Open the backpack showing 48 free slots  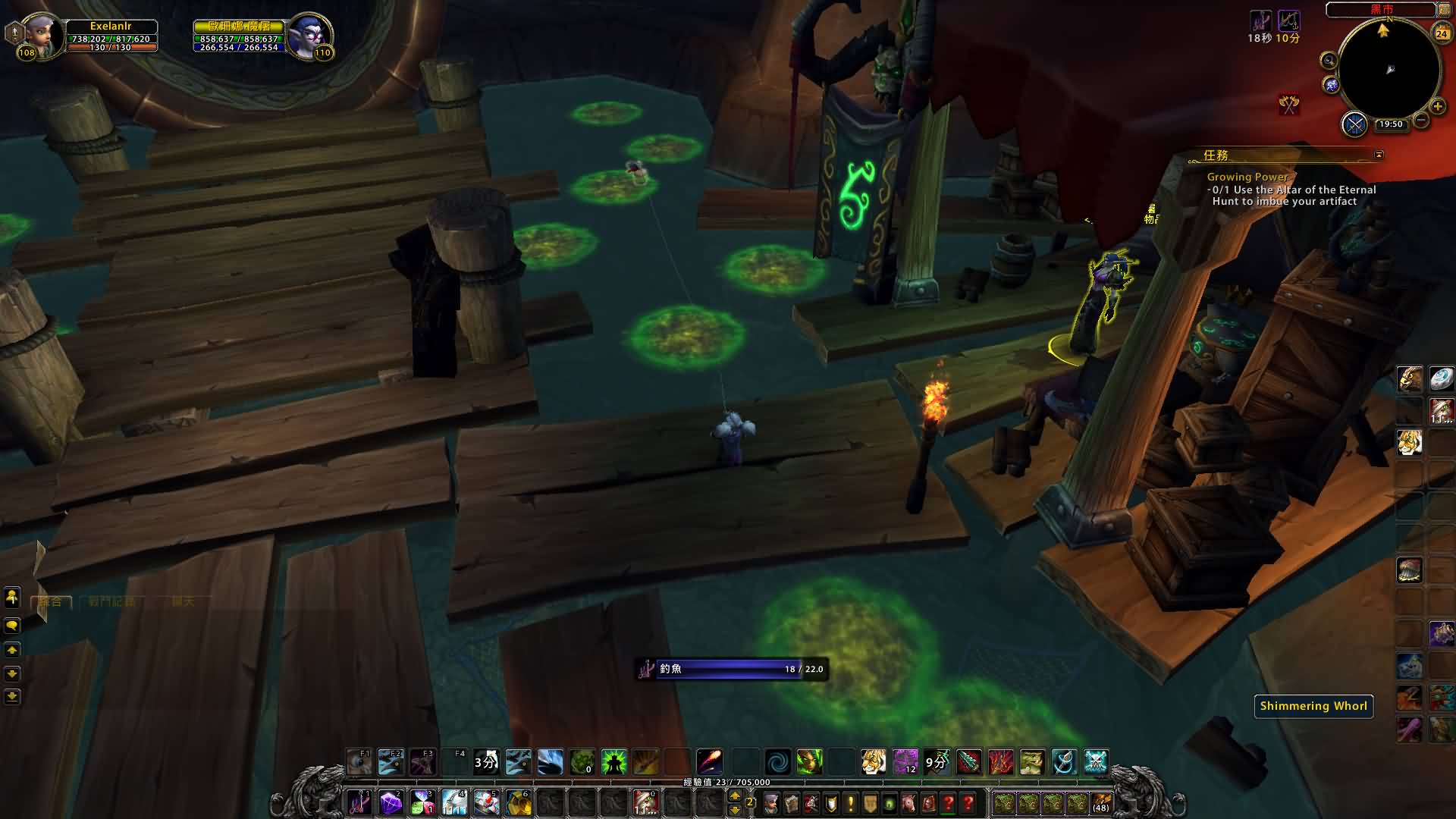pos(1100,802)
